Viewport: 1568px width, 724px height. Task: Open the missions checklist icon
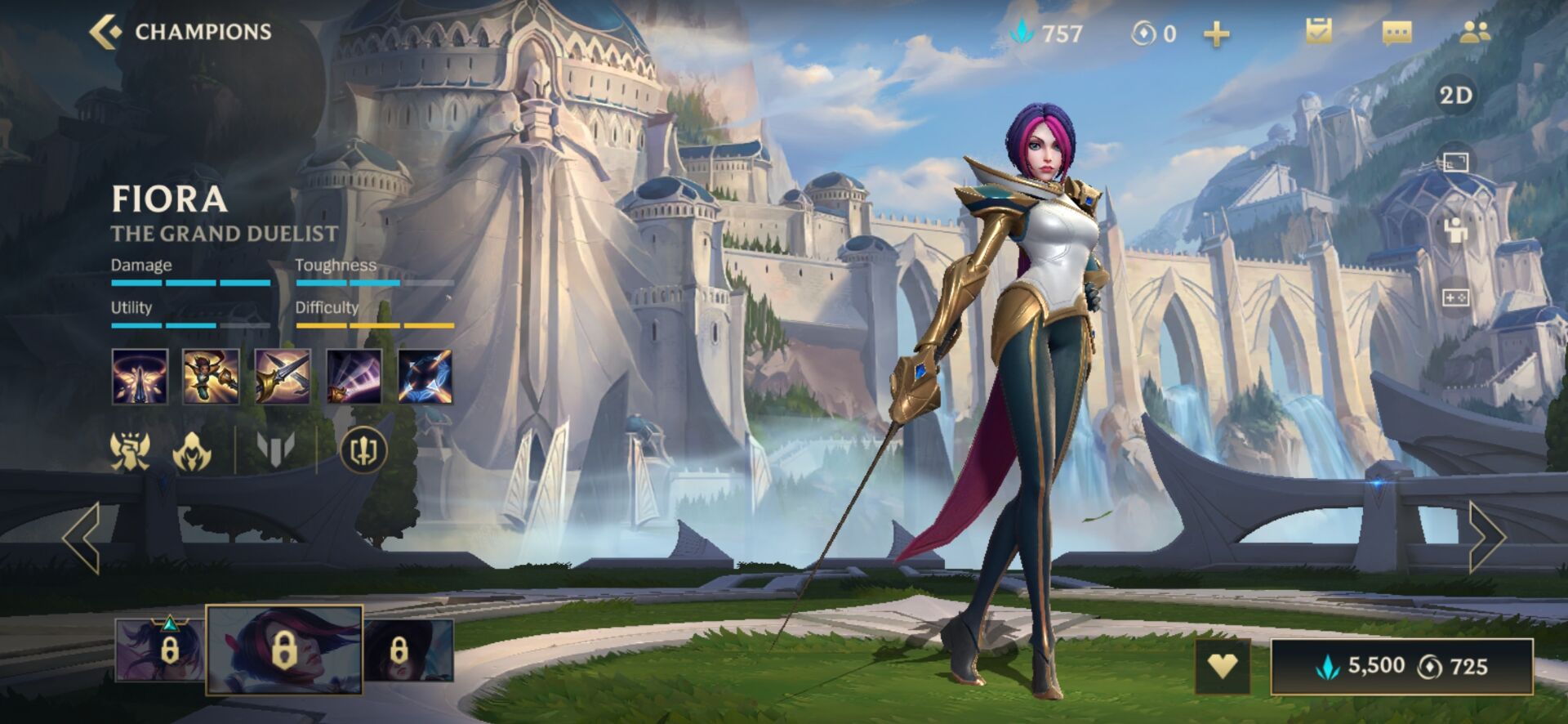click(x=1318, y=32)
